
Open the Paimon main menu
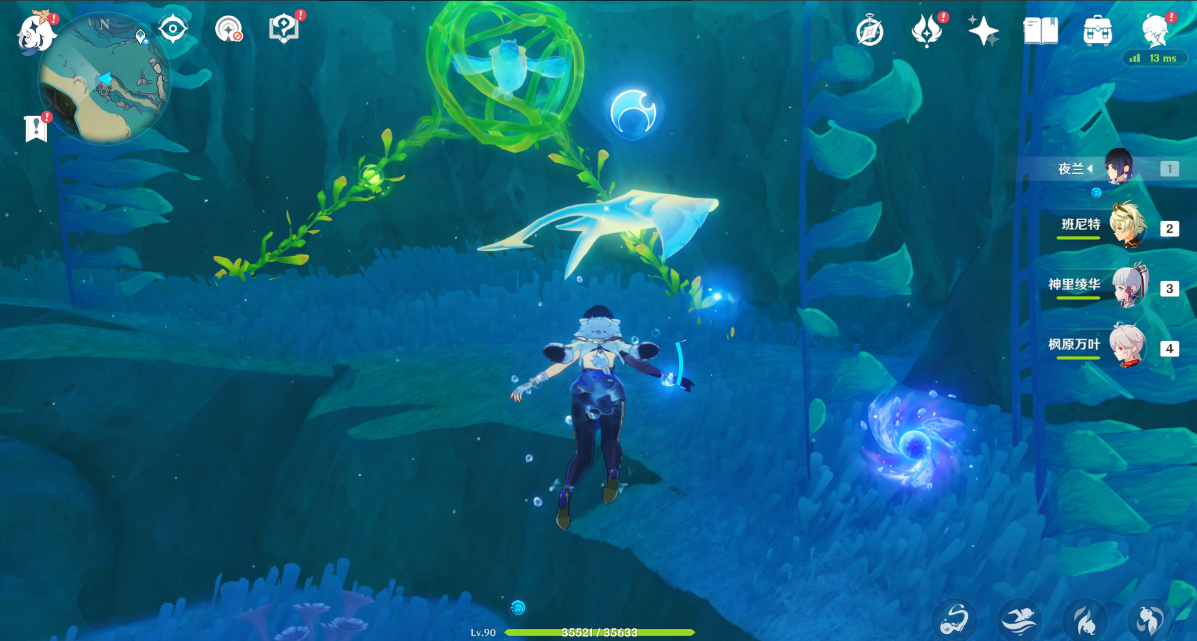36,32
